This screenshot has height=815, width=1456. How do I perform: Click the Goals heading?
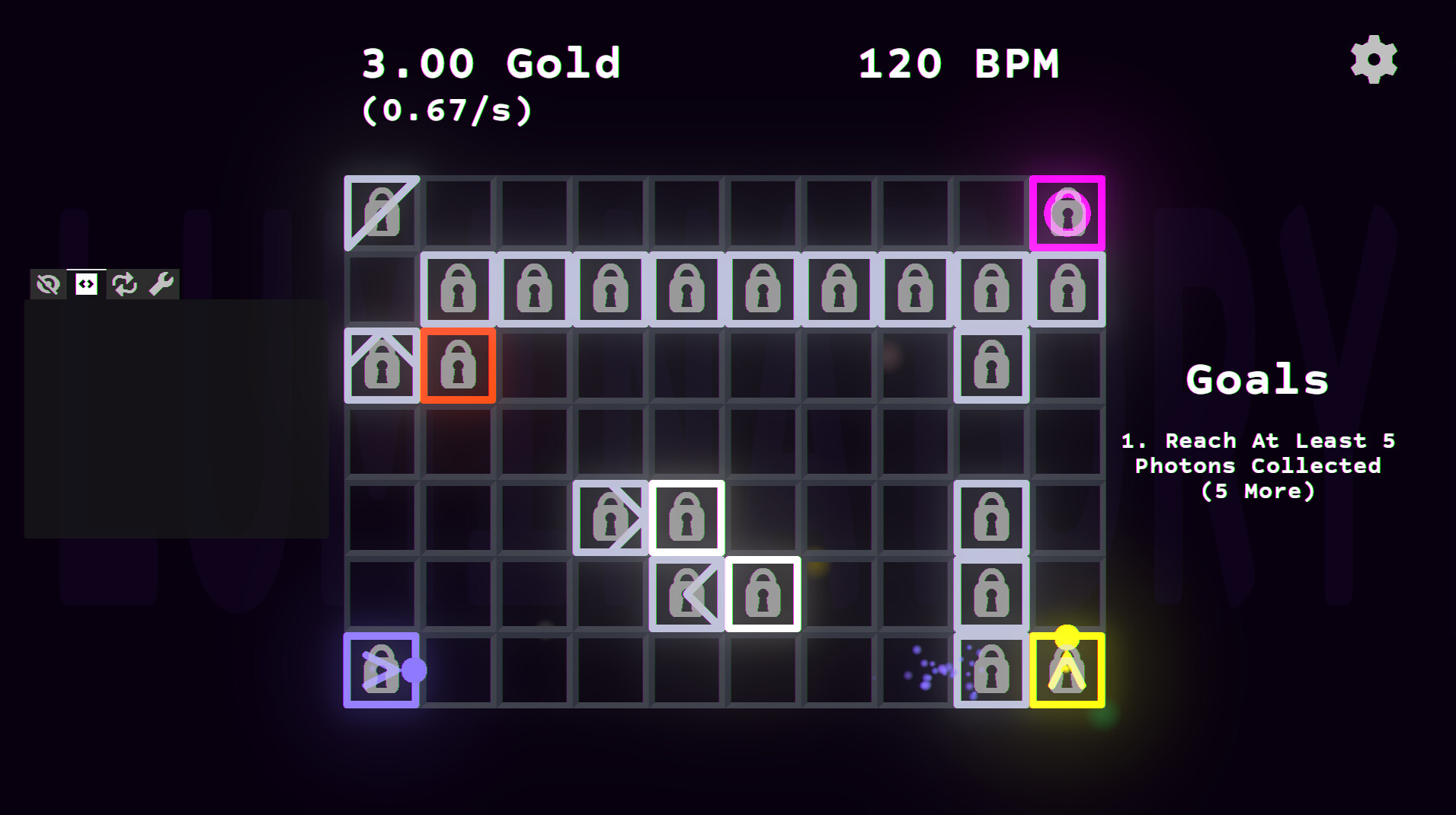pos(1257,379)
